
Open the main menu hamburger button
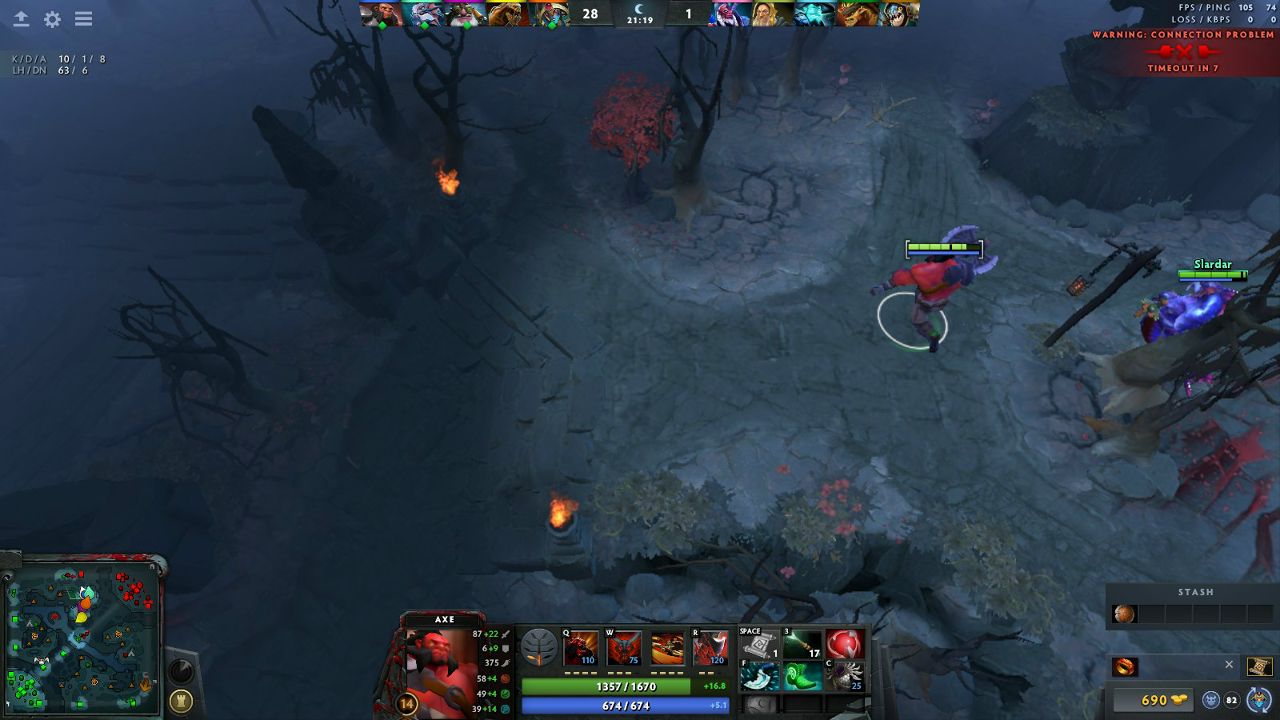click(84, 19)
